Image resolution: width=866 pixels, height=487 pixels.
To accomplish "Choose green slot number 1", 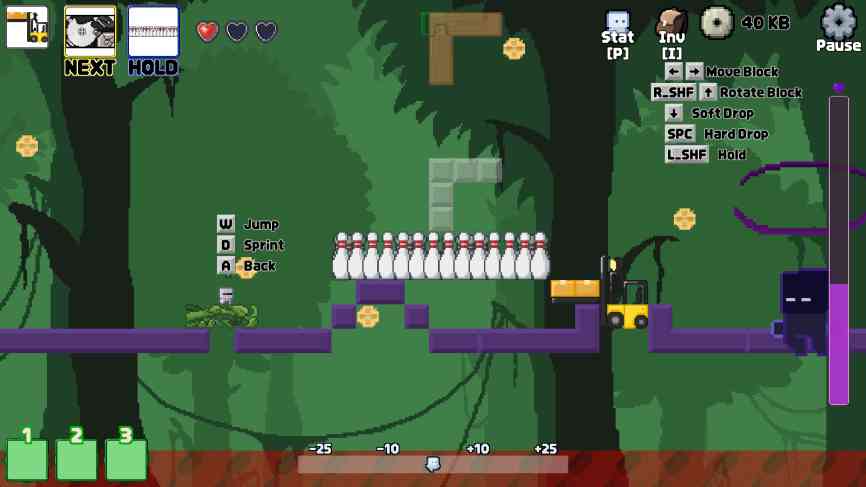I will tap(27, 458).
